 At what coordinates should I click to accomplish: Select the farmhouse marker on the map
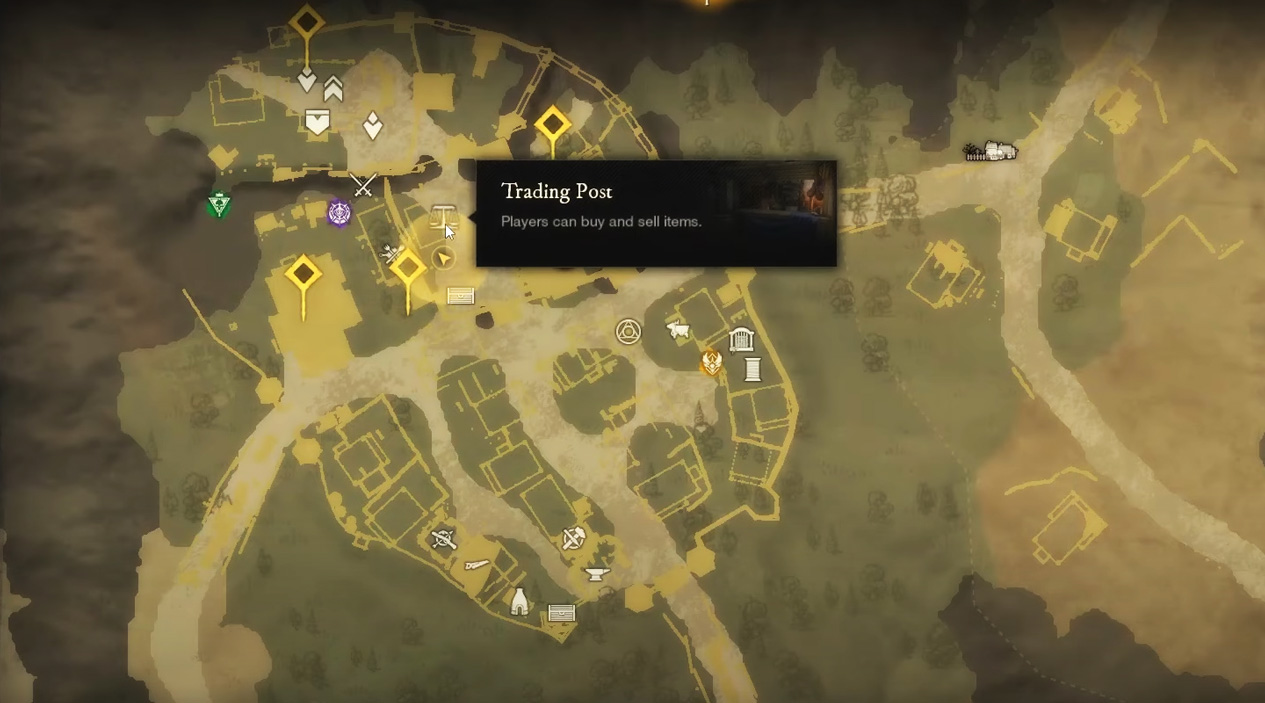click(x=990, y=151)
